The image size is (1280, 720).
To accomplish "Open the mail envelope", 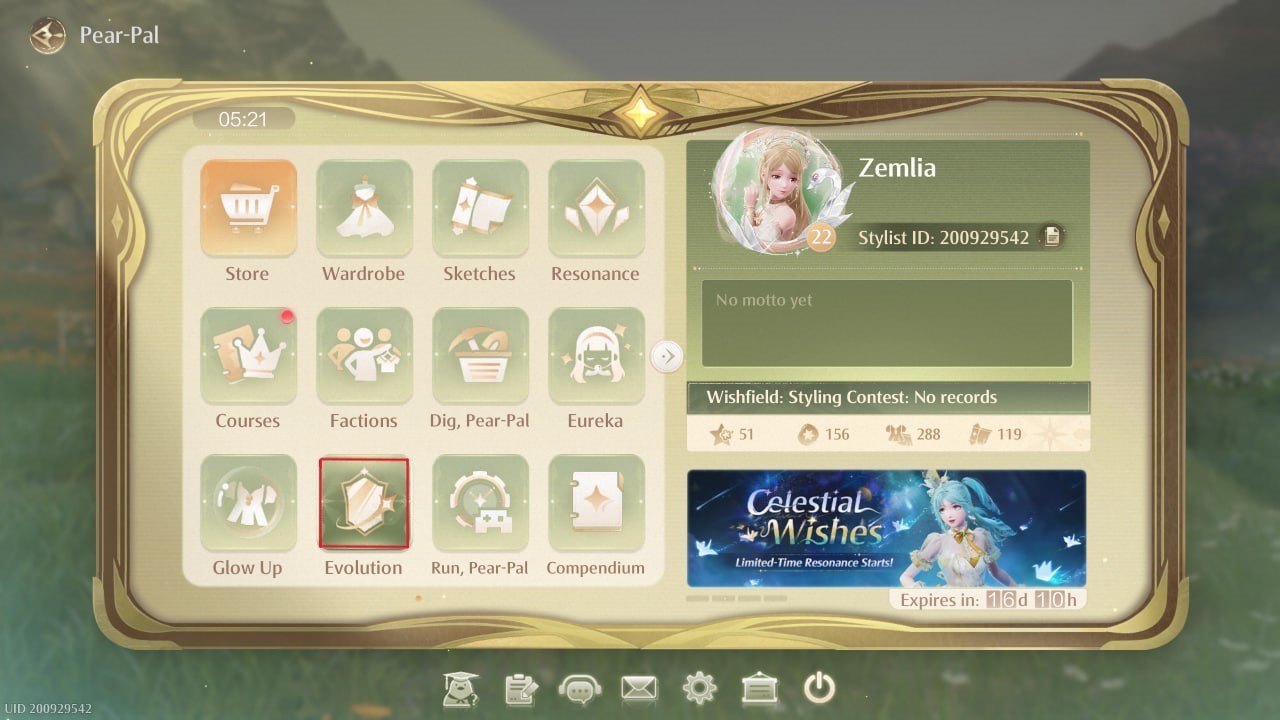I will [639, 688].
